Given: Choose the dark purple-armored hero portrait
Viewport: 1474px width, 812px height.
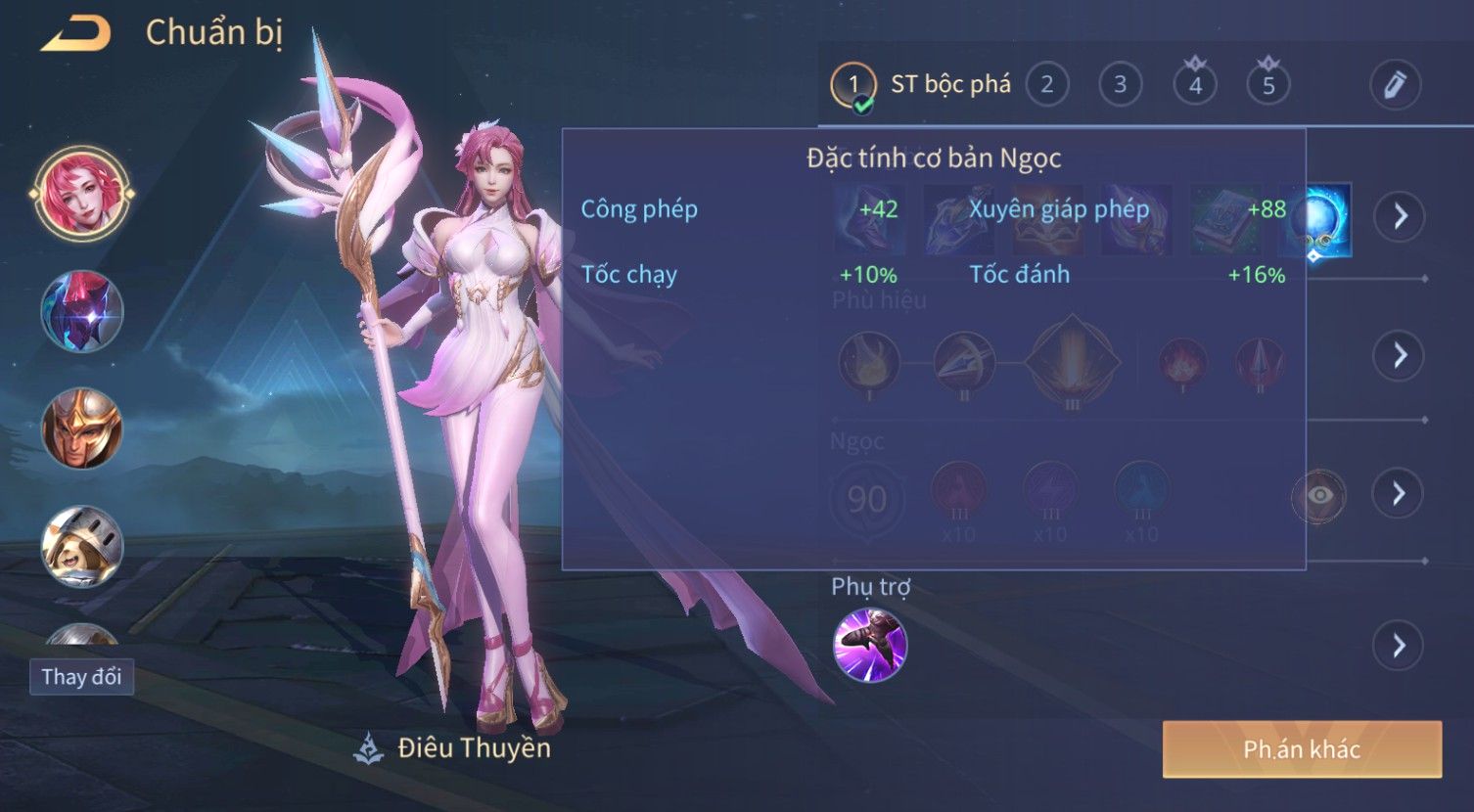Looking at the screenshot, I should click(x=82, y=311).
